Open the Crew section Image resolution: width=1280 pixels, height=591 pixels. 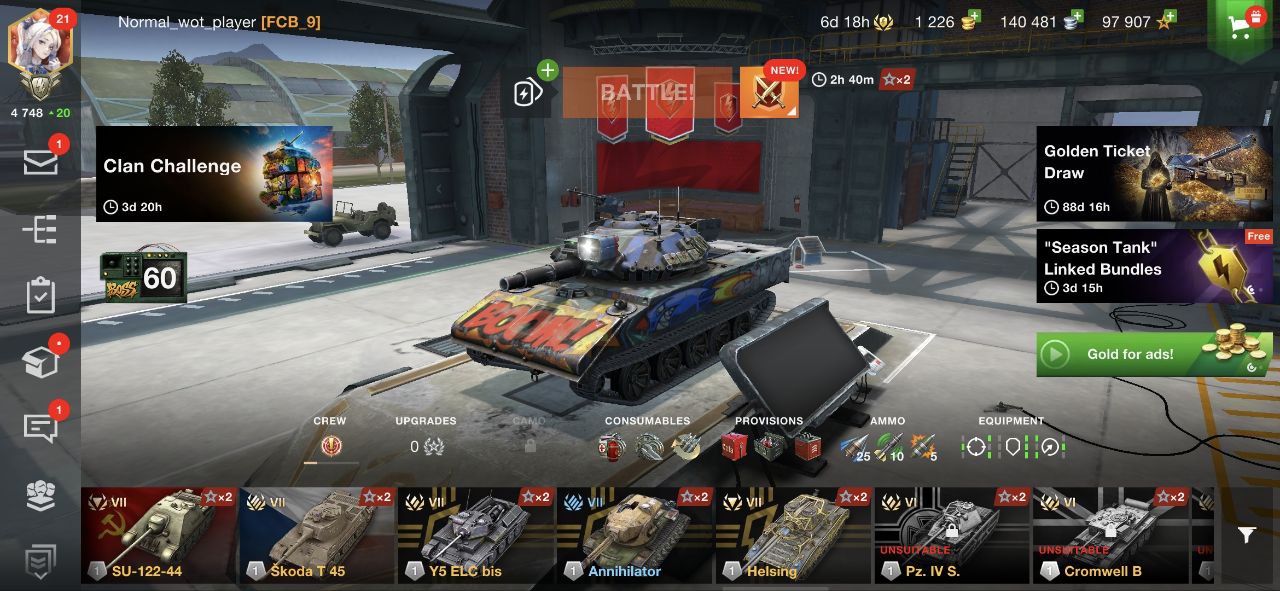tap(330, 446)
